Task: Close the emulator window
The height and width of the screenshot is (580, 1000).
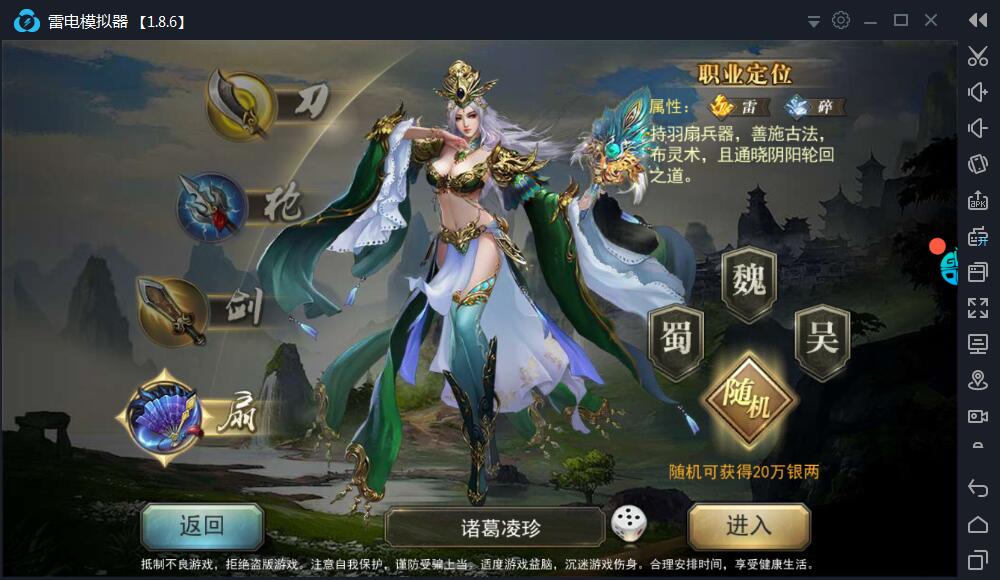Action: click(x=932, y=20)
